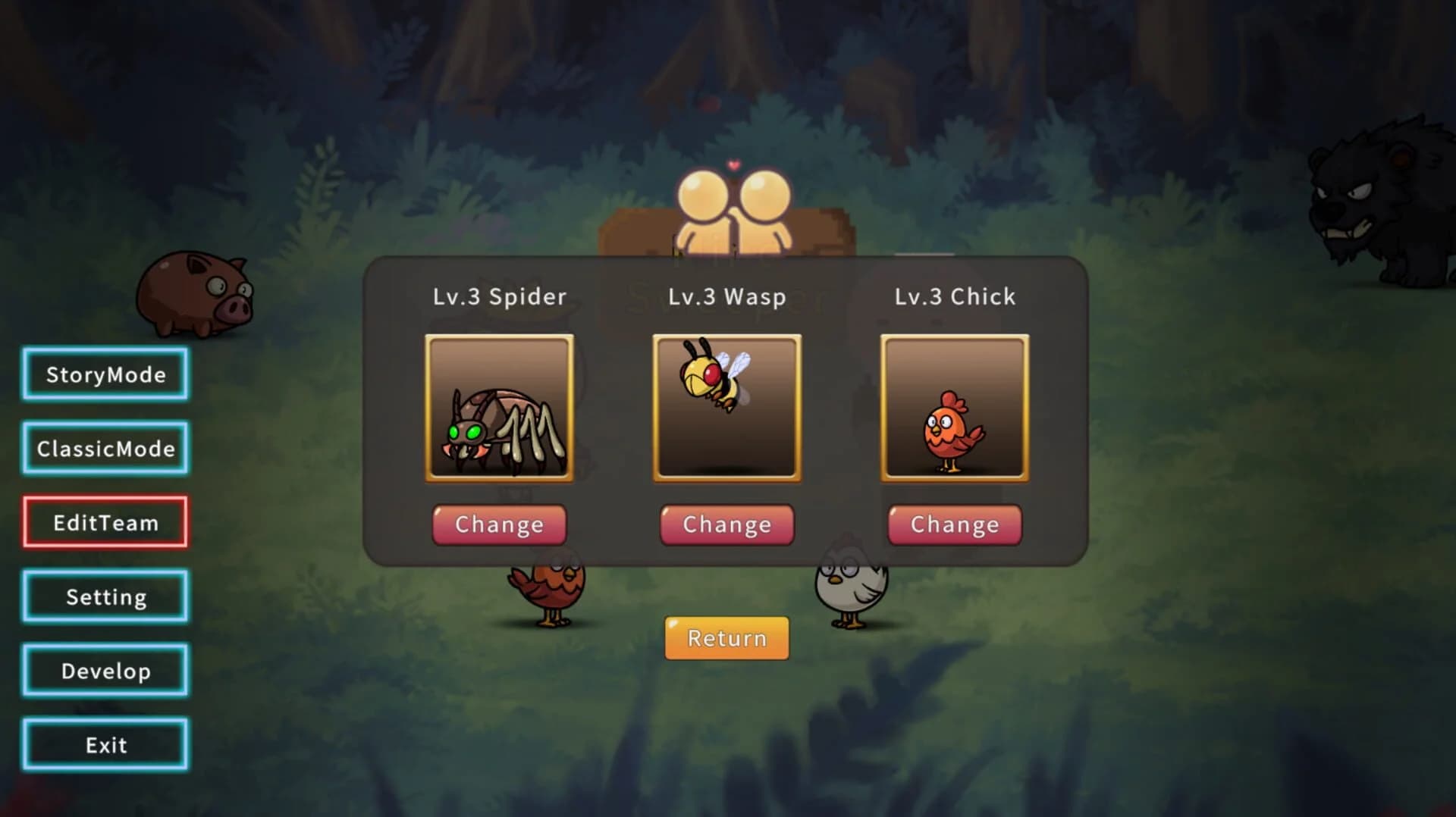This screenshot has width=1456, height=817.
Task: Open the Setting menu
Action: coord(105,596)
